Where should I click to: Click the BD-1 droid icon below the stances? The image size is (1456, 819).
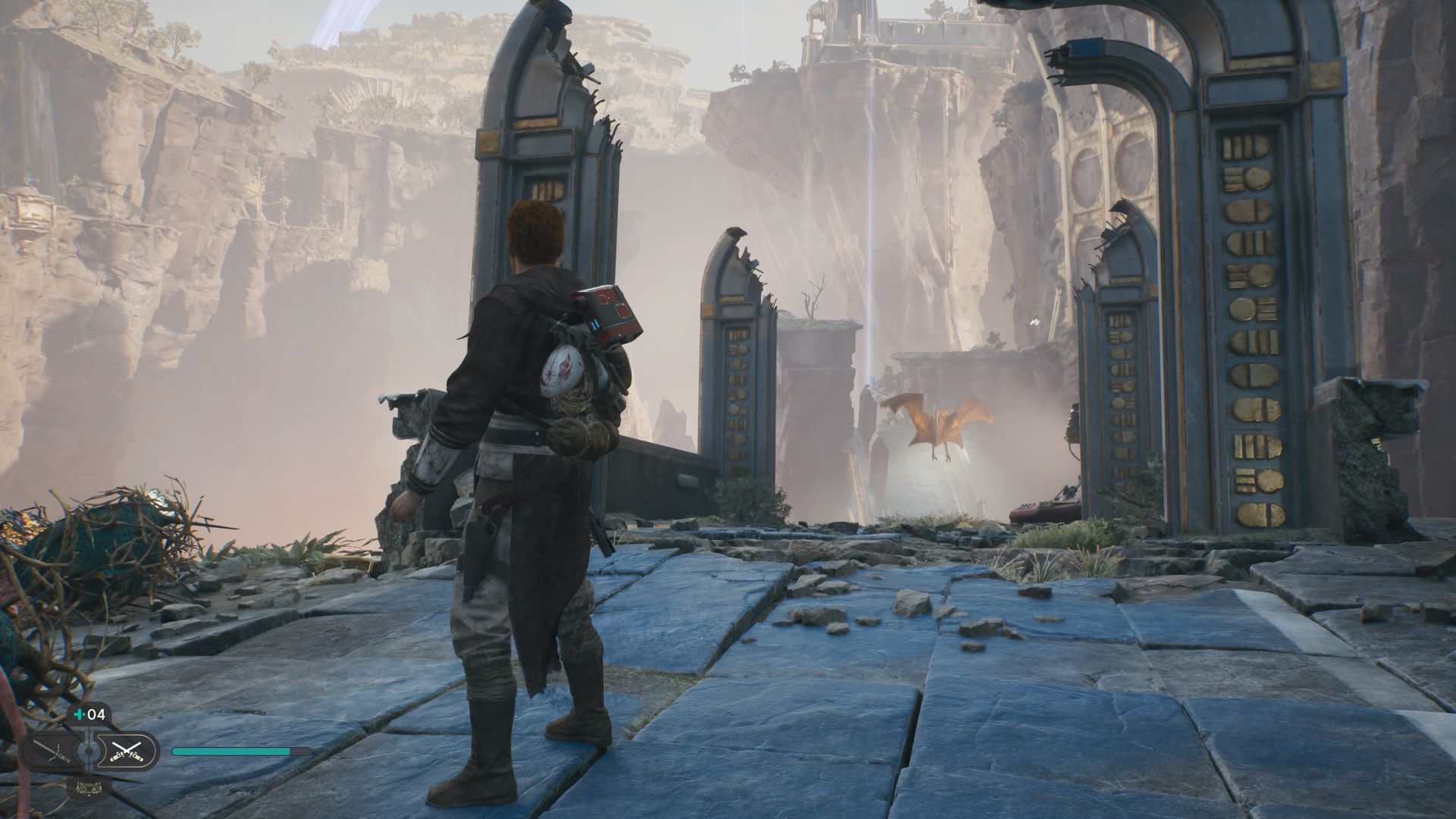(x=89, y=789)
